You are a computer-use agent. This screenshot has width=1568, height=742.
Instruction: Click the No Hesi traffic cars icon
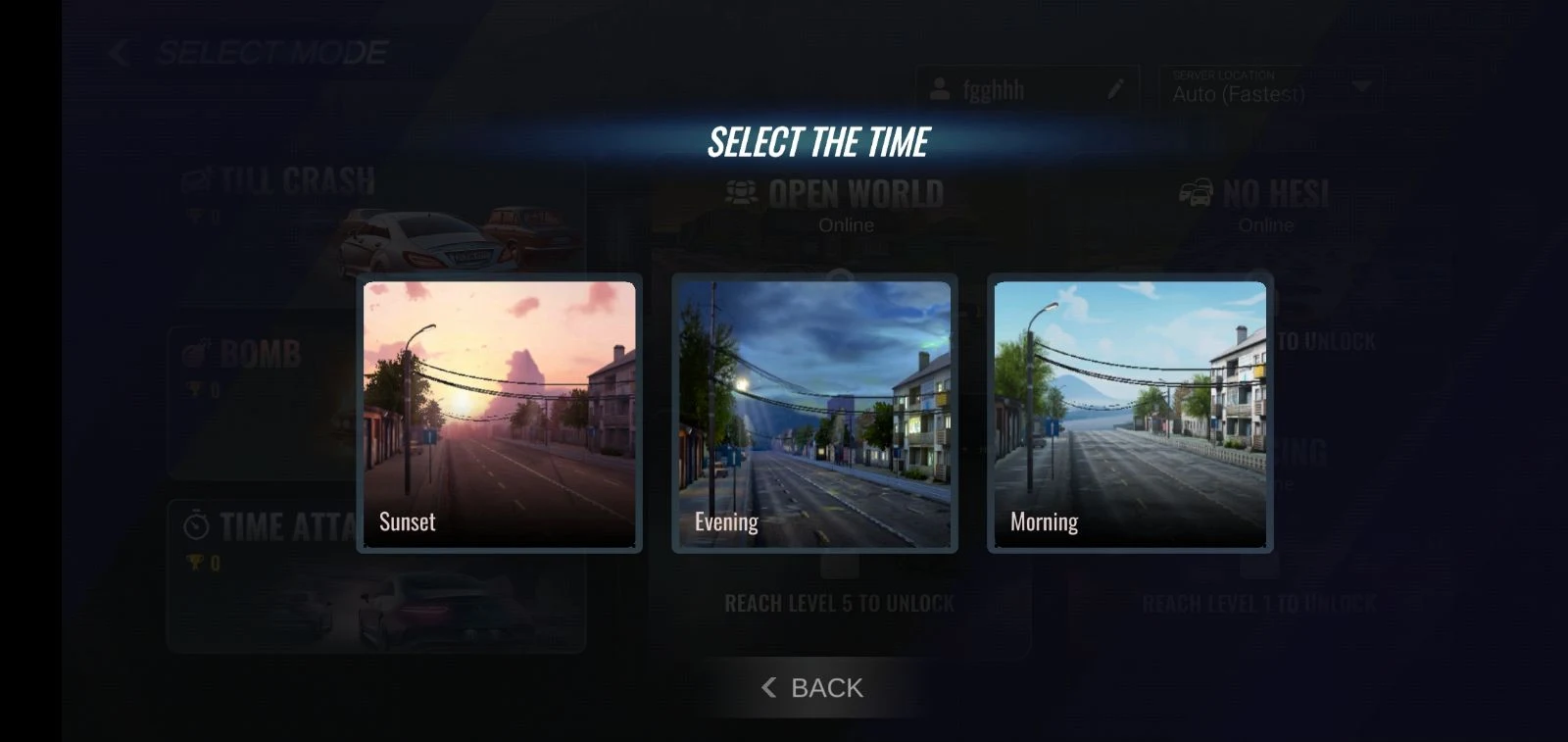(1196, 193)
